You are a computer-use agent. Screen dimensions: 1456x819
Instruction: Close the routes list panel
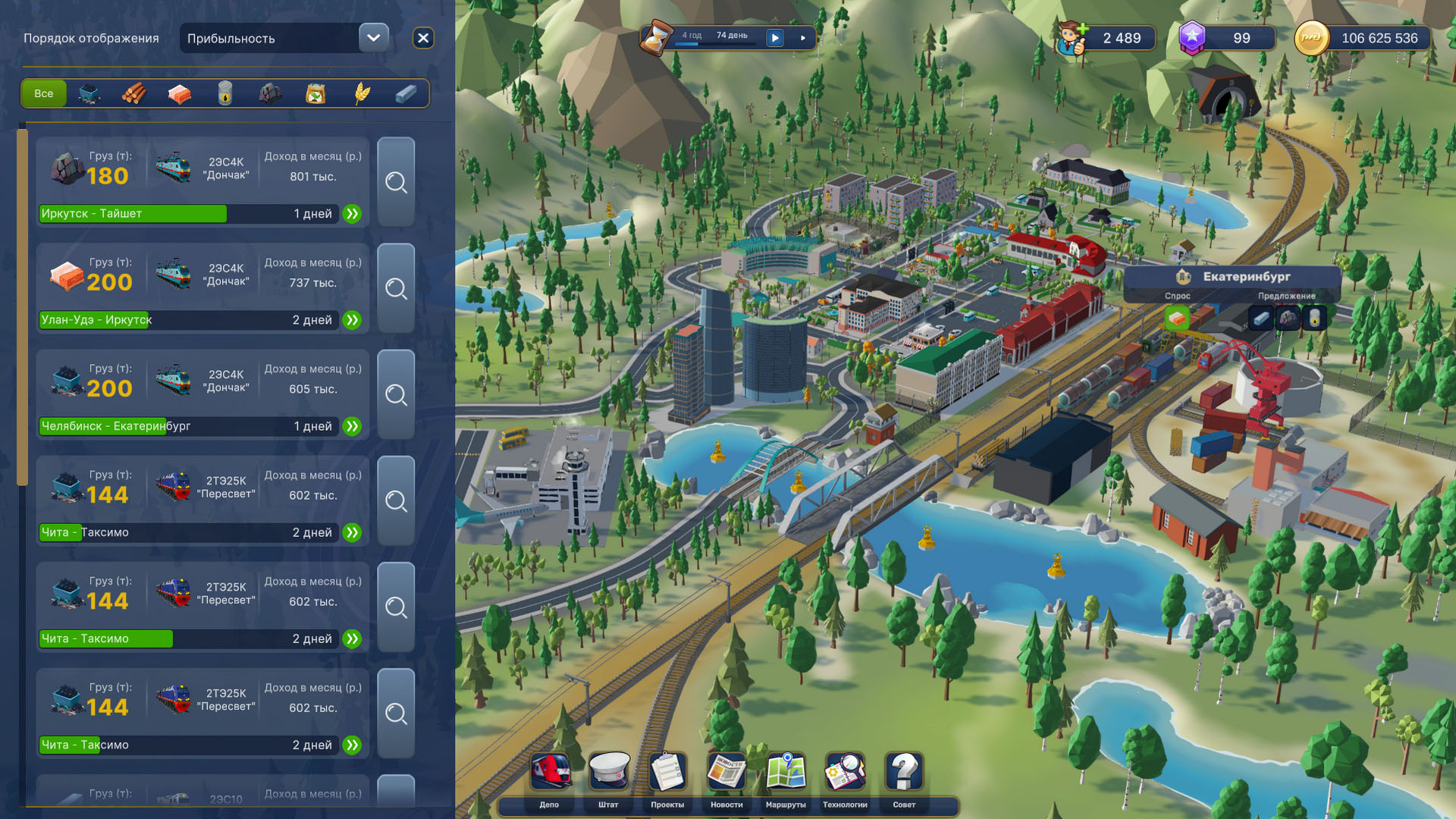(423, 38)
